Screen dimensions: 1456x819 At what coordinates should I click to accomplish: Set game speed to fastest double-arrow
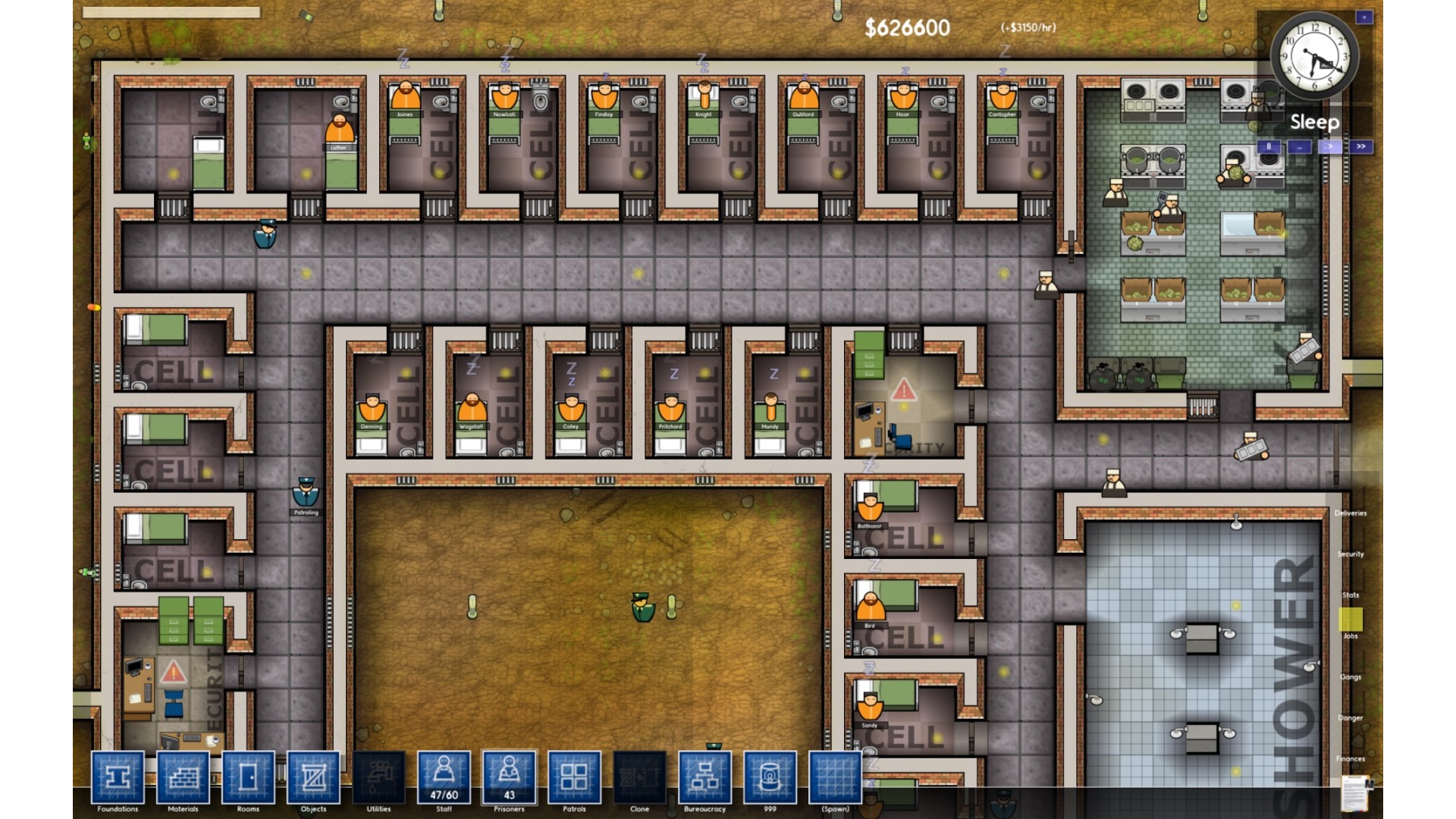click(1361, 146)
